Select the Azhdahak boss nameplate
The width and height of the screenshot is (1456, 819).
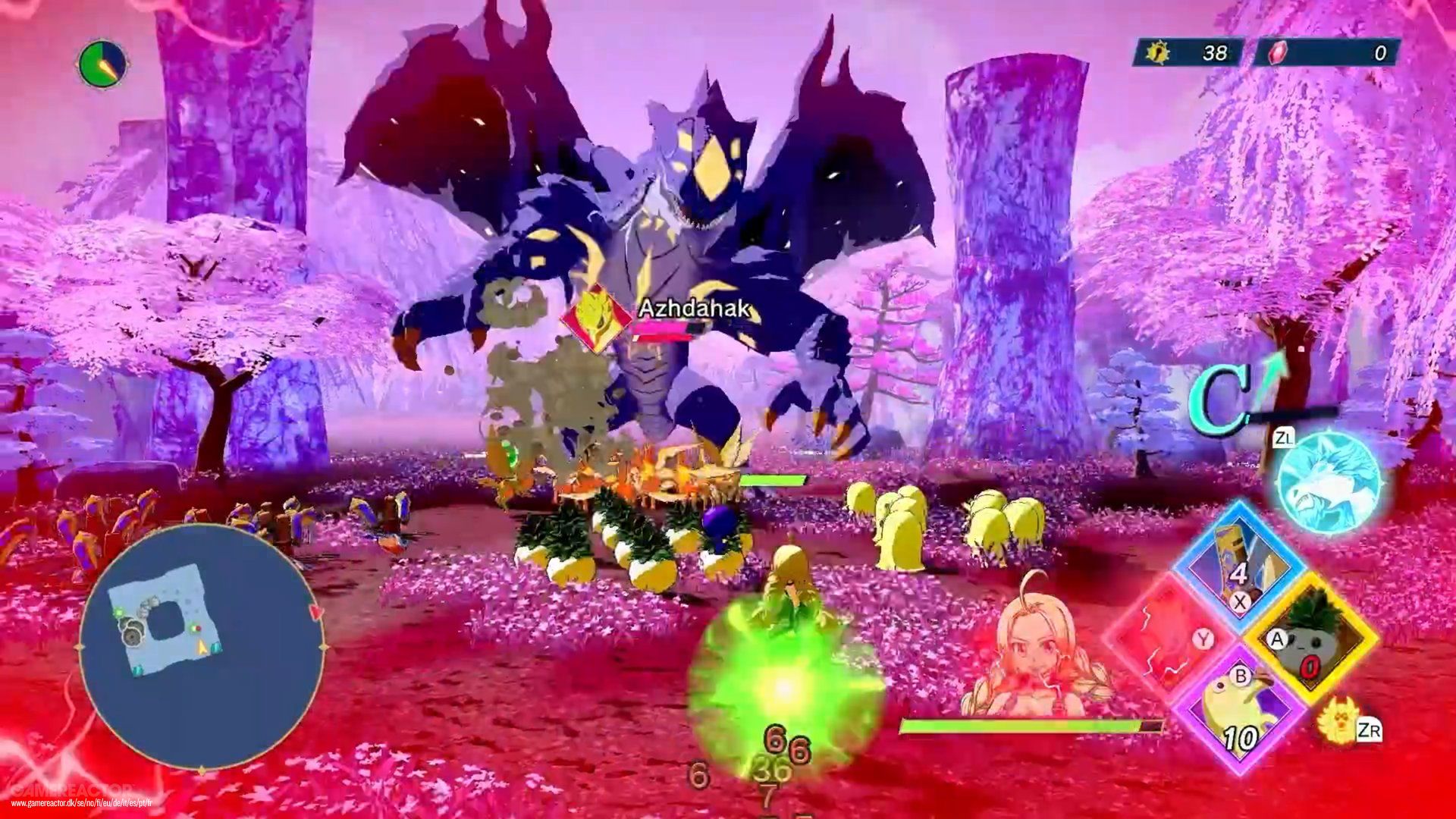click(x=695, y=308)
